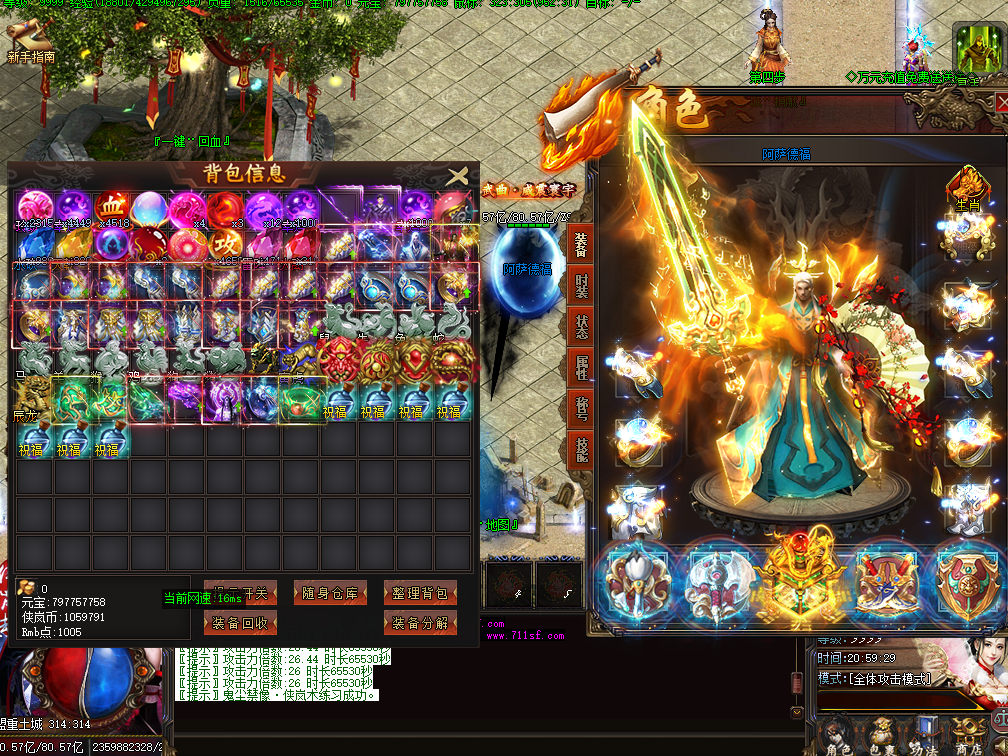Select the 攻 attack orb item
Image resolution: width=1008 pixels, height=756 pixels.
coord(224,247)
